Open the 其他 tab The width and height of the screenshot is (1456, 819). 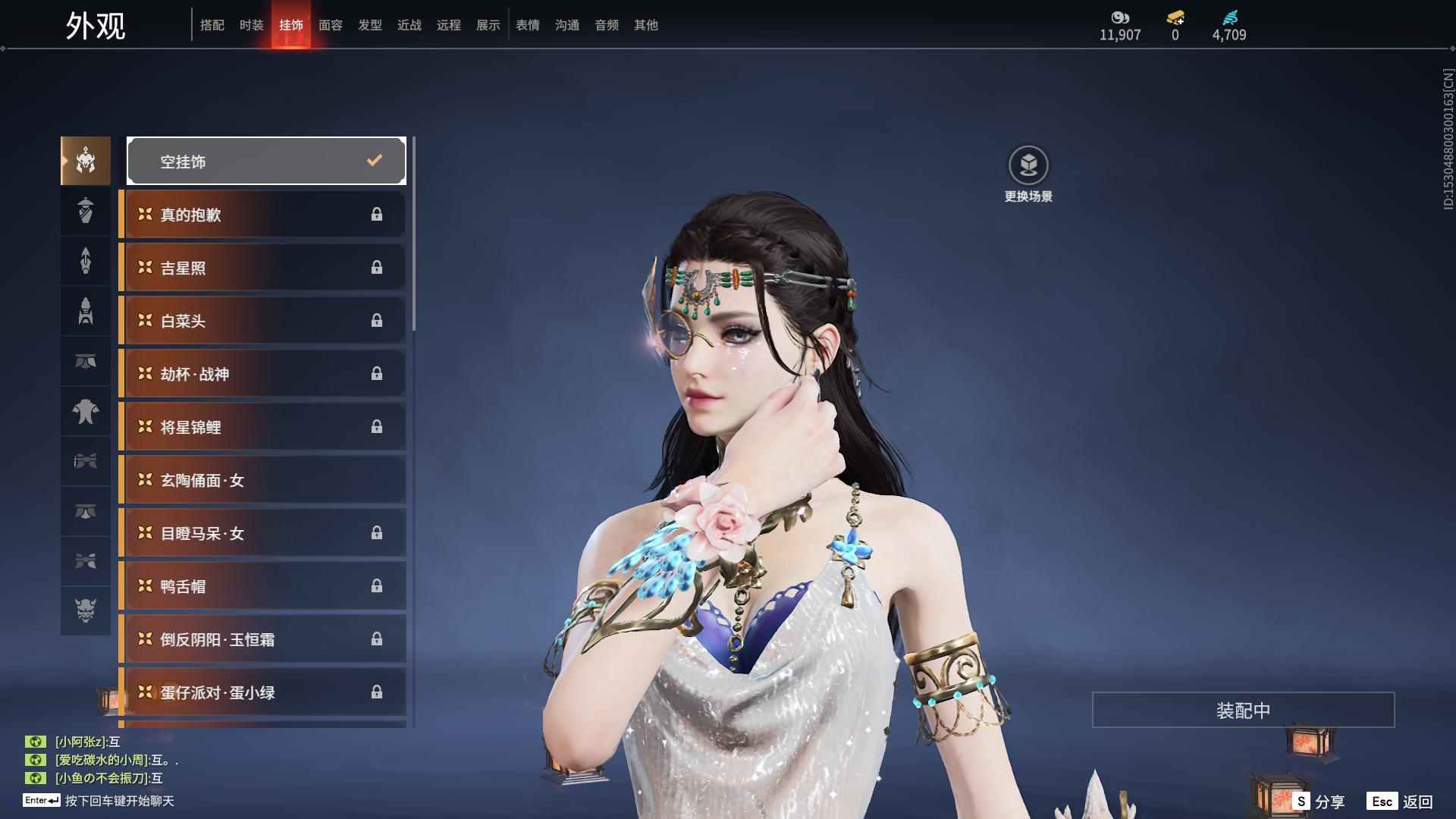click(x=646, y=25)
